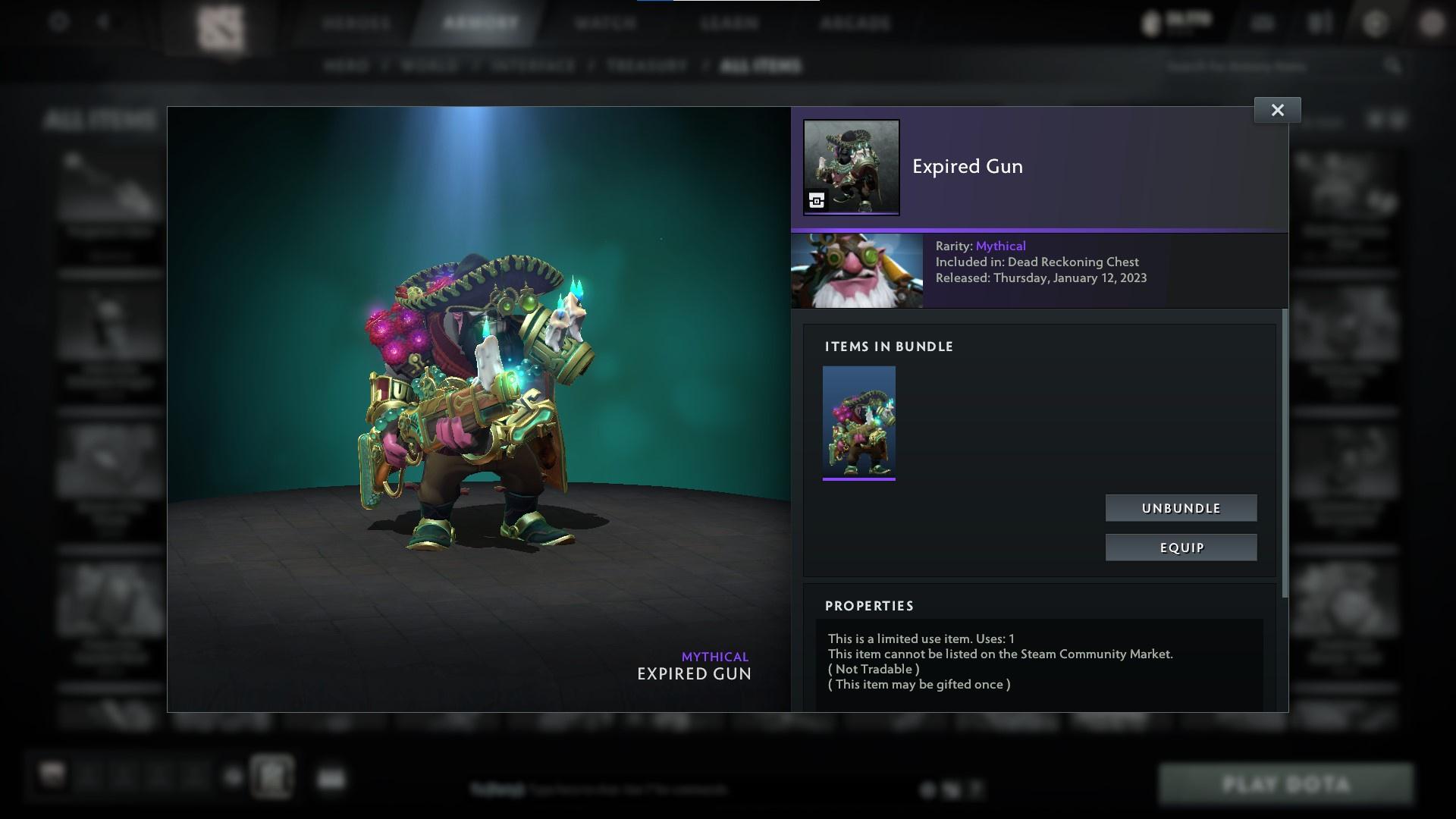Select the ALL ITEMS breadcrumb
1456x819 pixels.
coord(761,66)
